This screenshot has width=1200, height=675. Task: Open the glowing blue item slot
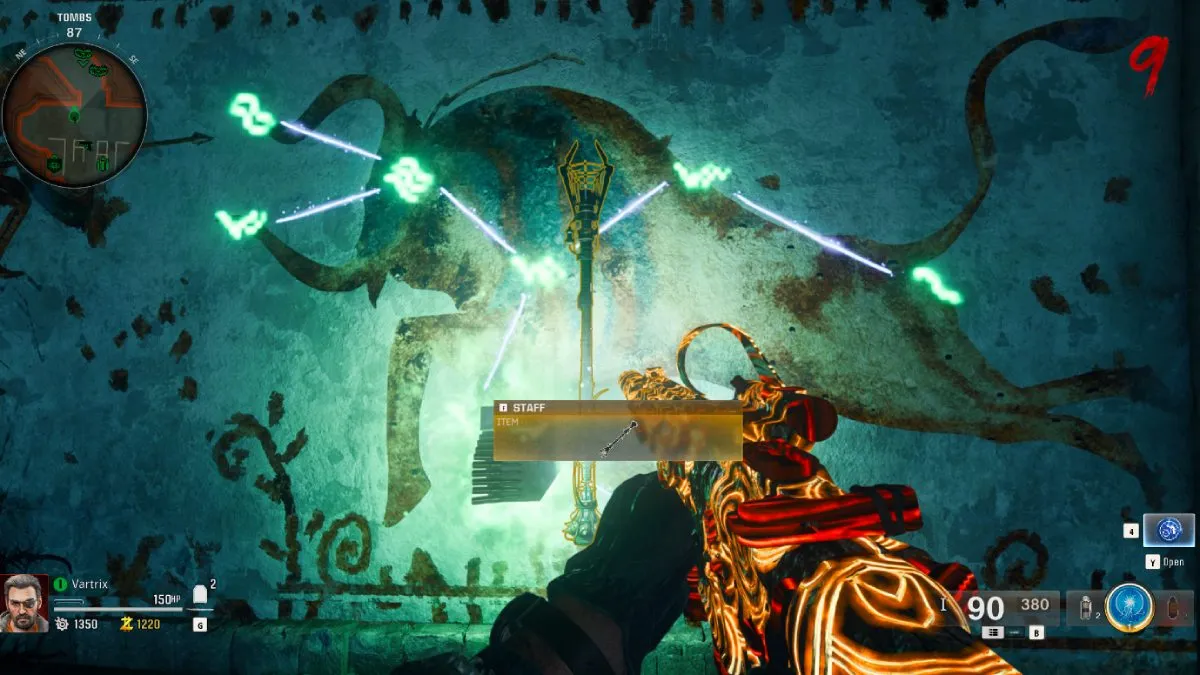tap(1168, 529)
